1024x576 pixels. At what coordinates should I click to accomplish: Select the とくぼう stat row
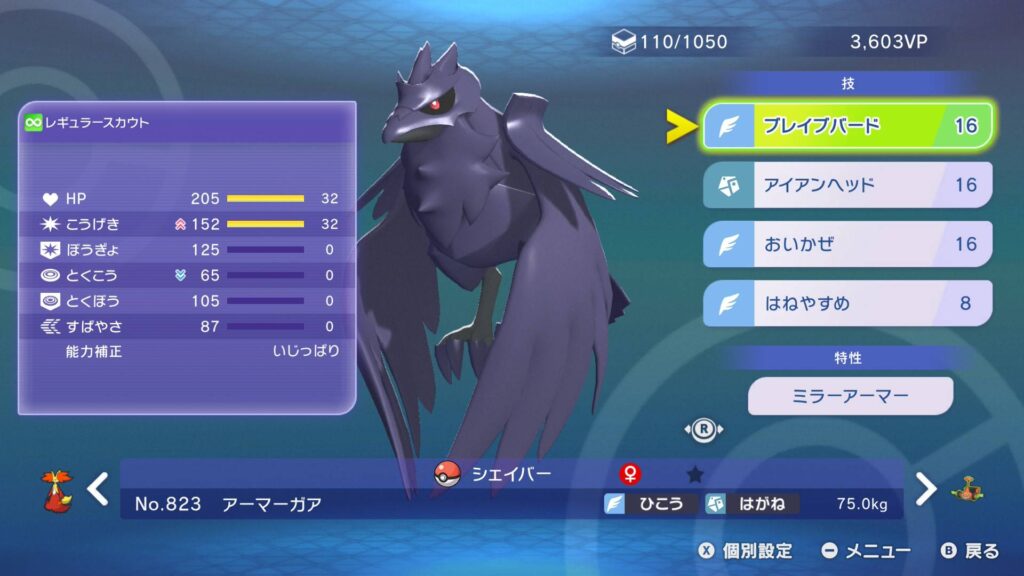(x=188, y=300)
